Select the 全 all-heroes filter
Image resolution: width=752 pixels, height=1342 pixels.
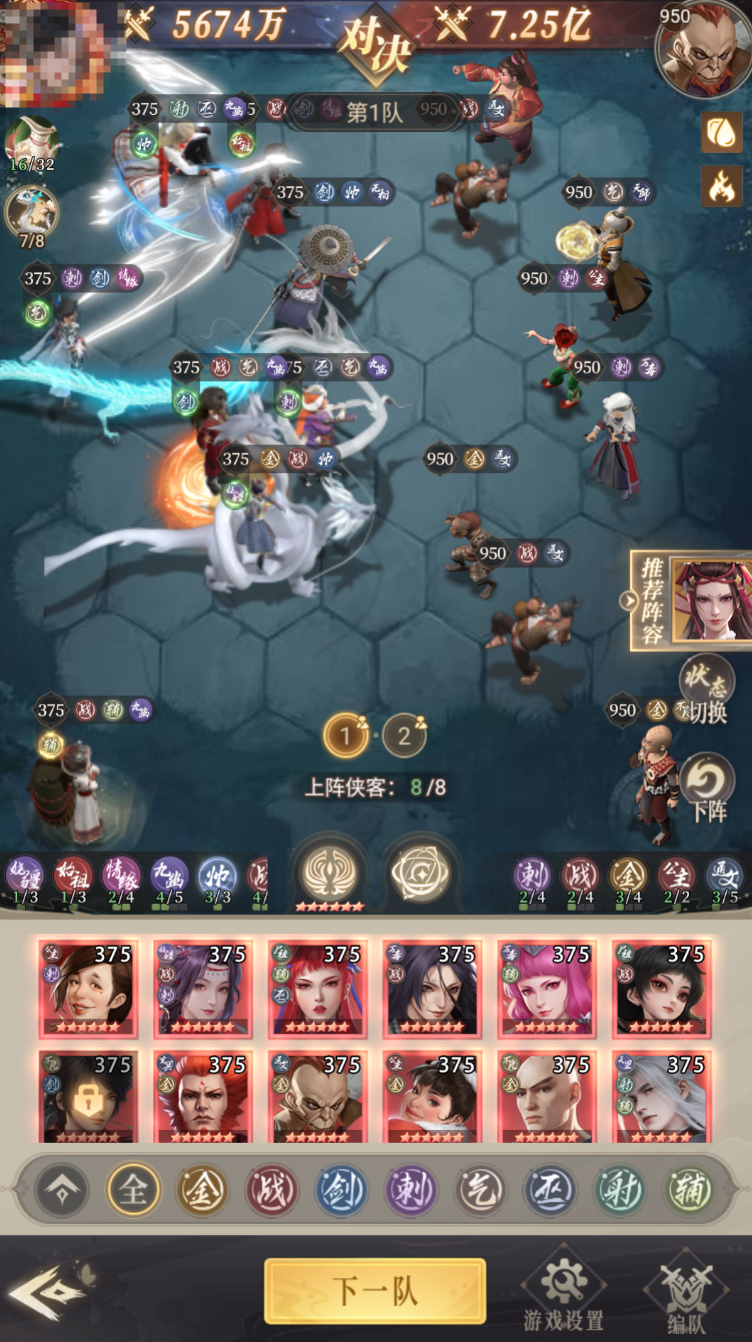[133, 1190]
